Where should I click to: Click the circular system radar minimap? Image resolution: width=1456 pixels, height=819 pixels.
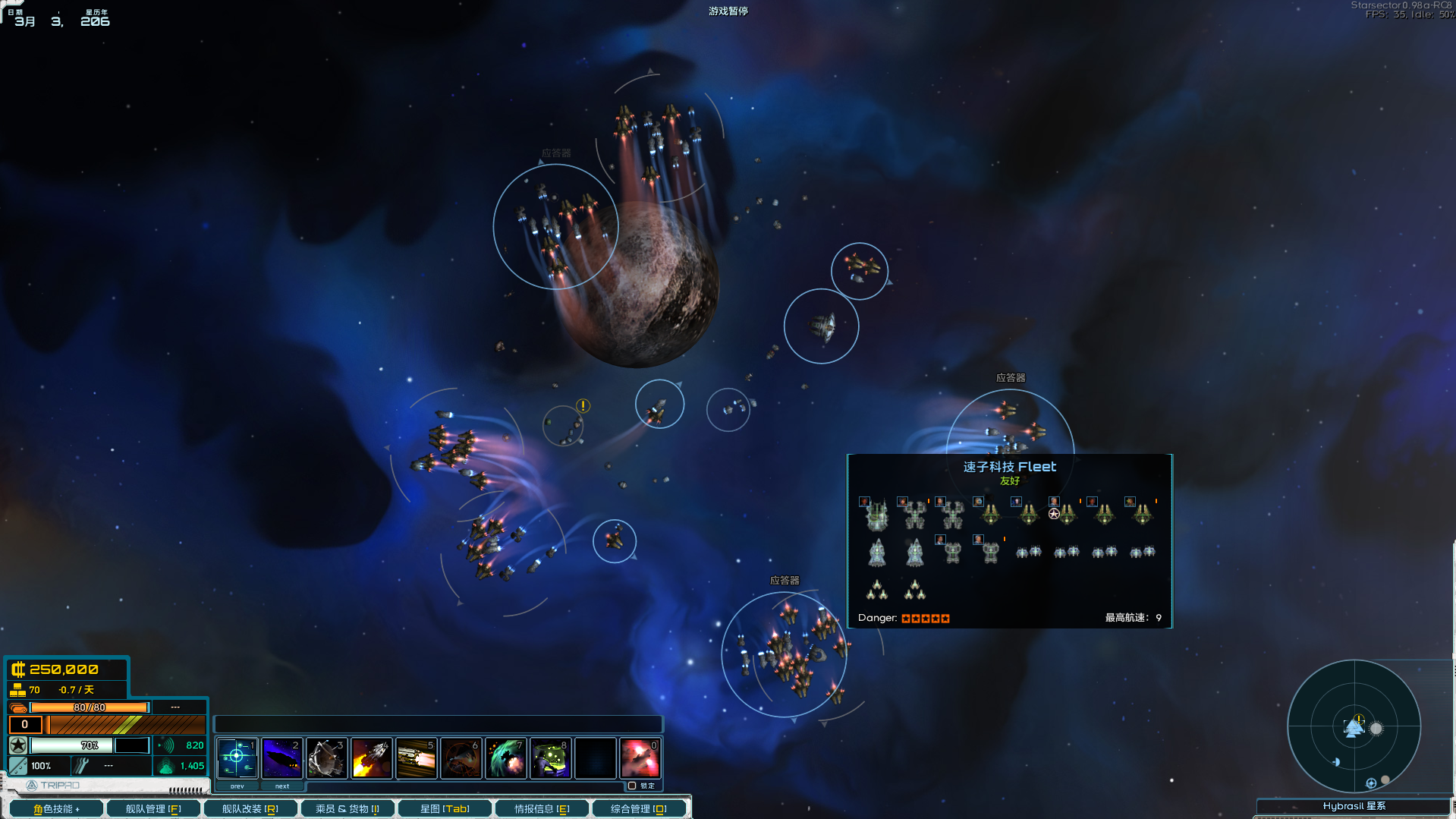click(x=1354, y=726)
